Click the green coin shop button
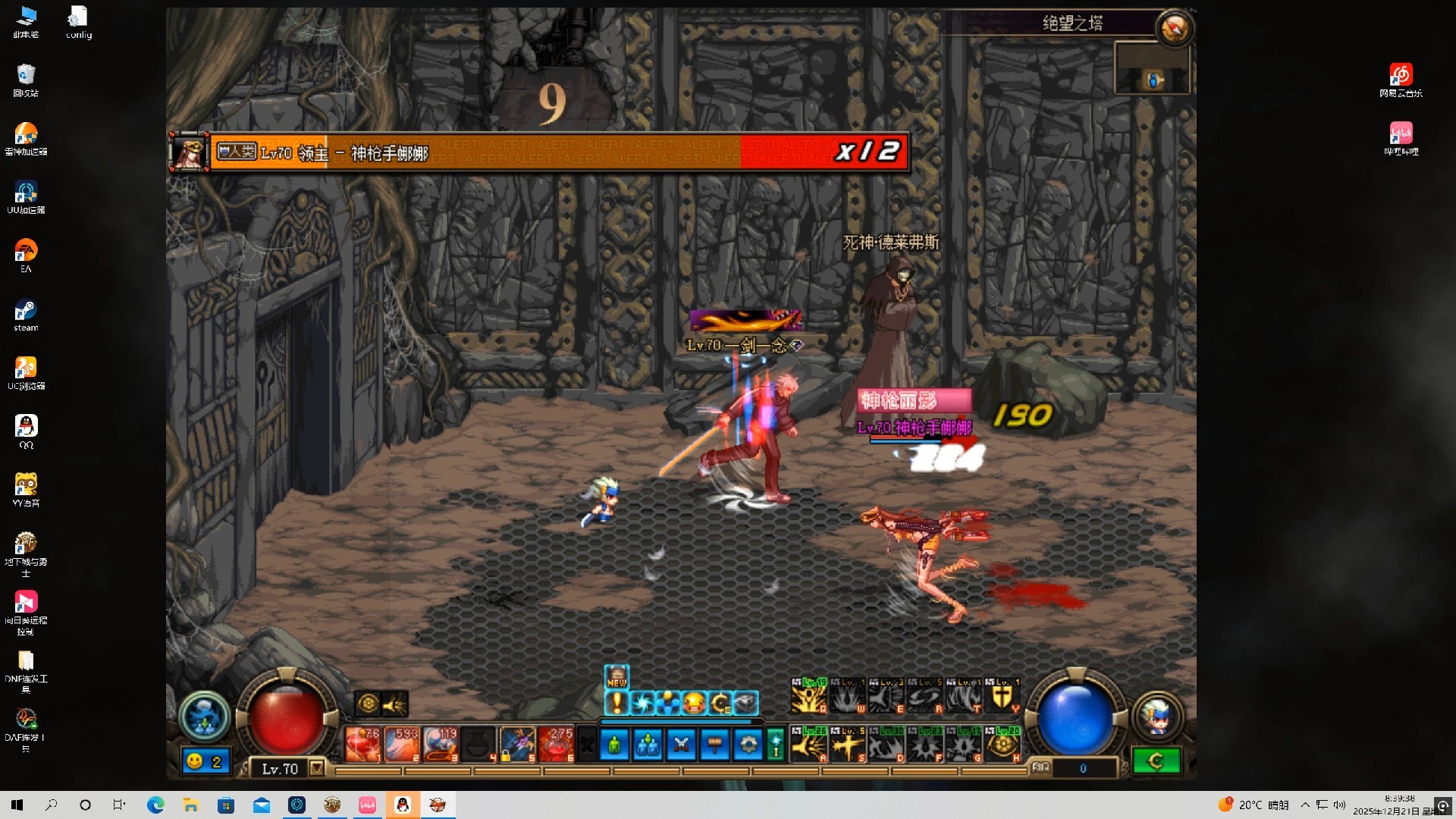 tap(1156, 761)
